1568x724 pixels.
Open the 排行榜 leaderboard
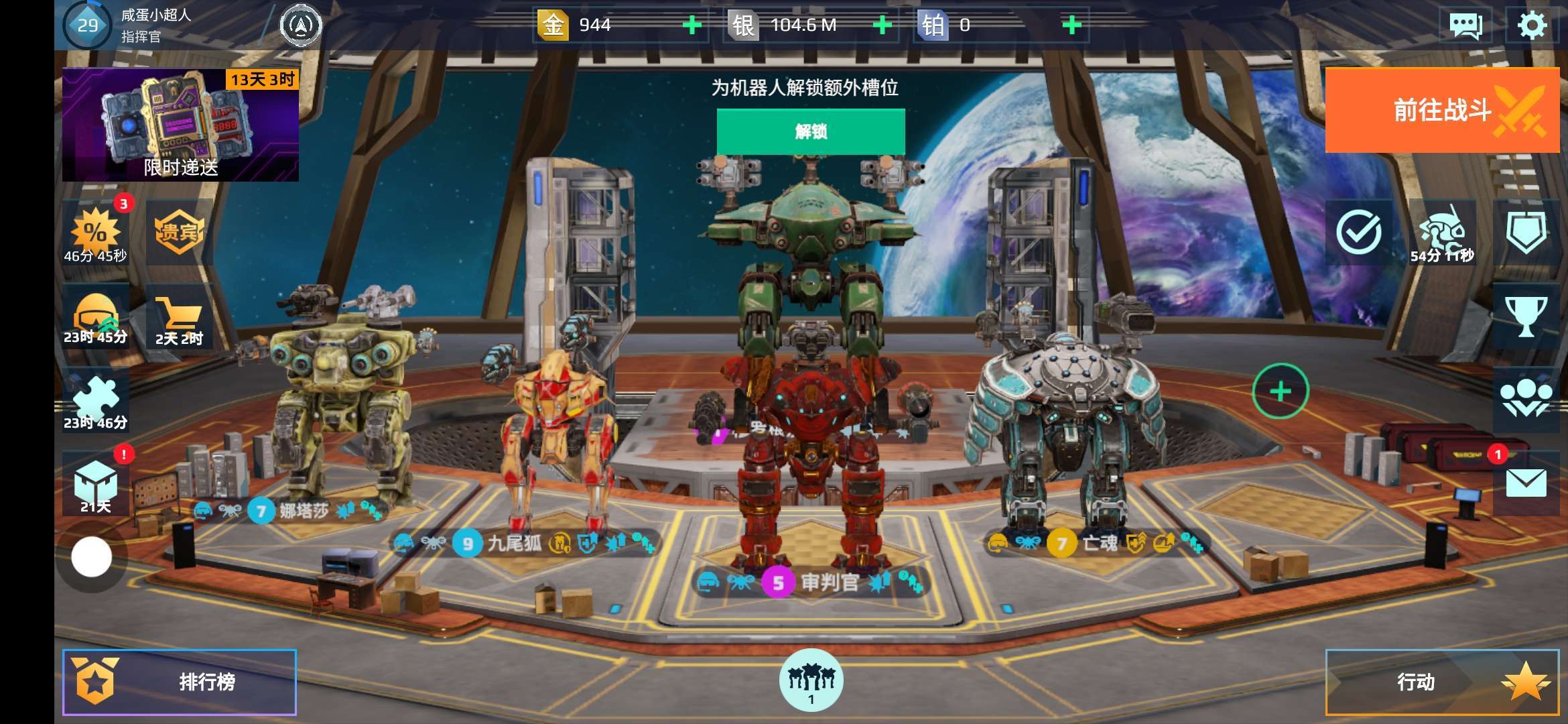point(180,682)
